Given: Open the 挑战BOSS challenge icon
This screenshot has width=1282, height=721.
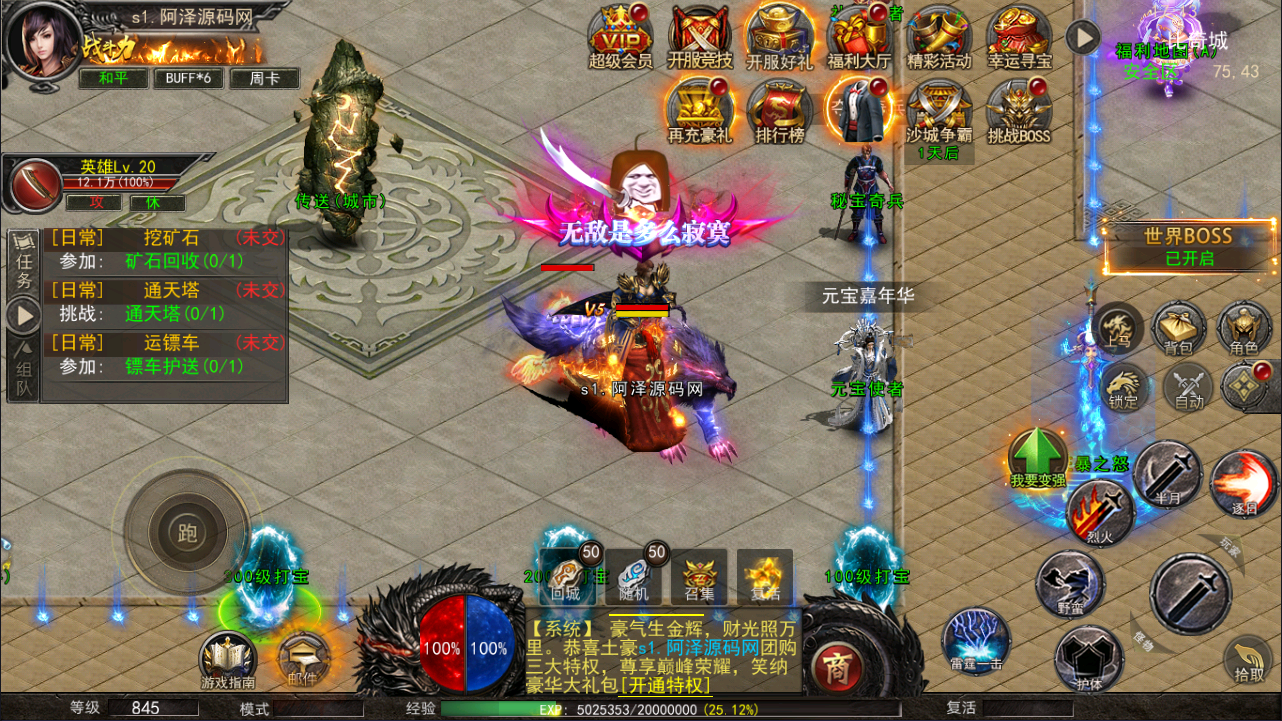Looking at the screenshot, I should (1018, 108).
